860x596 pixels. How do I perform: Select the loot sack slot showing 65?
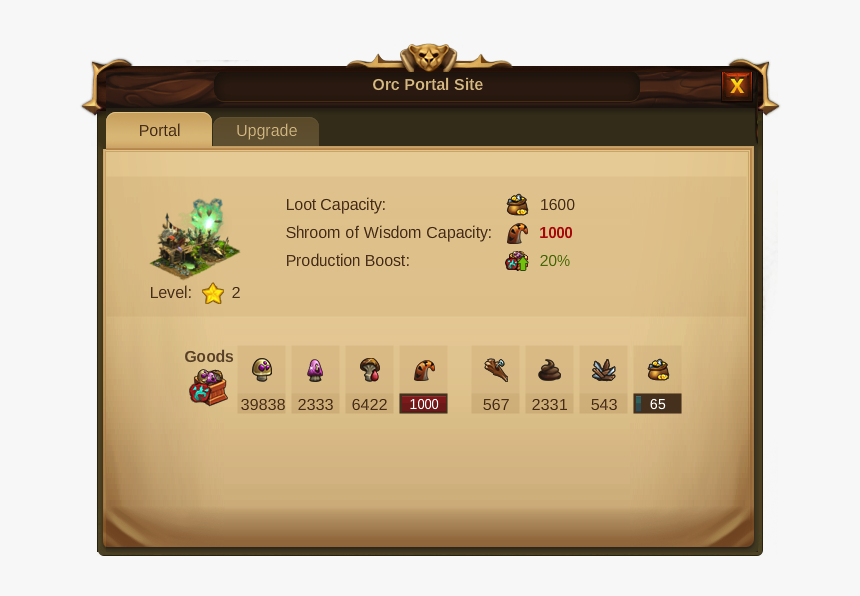[658, 379]
